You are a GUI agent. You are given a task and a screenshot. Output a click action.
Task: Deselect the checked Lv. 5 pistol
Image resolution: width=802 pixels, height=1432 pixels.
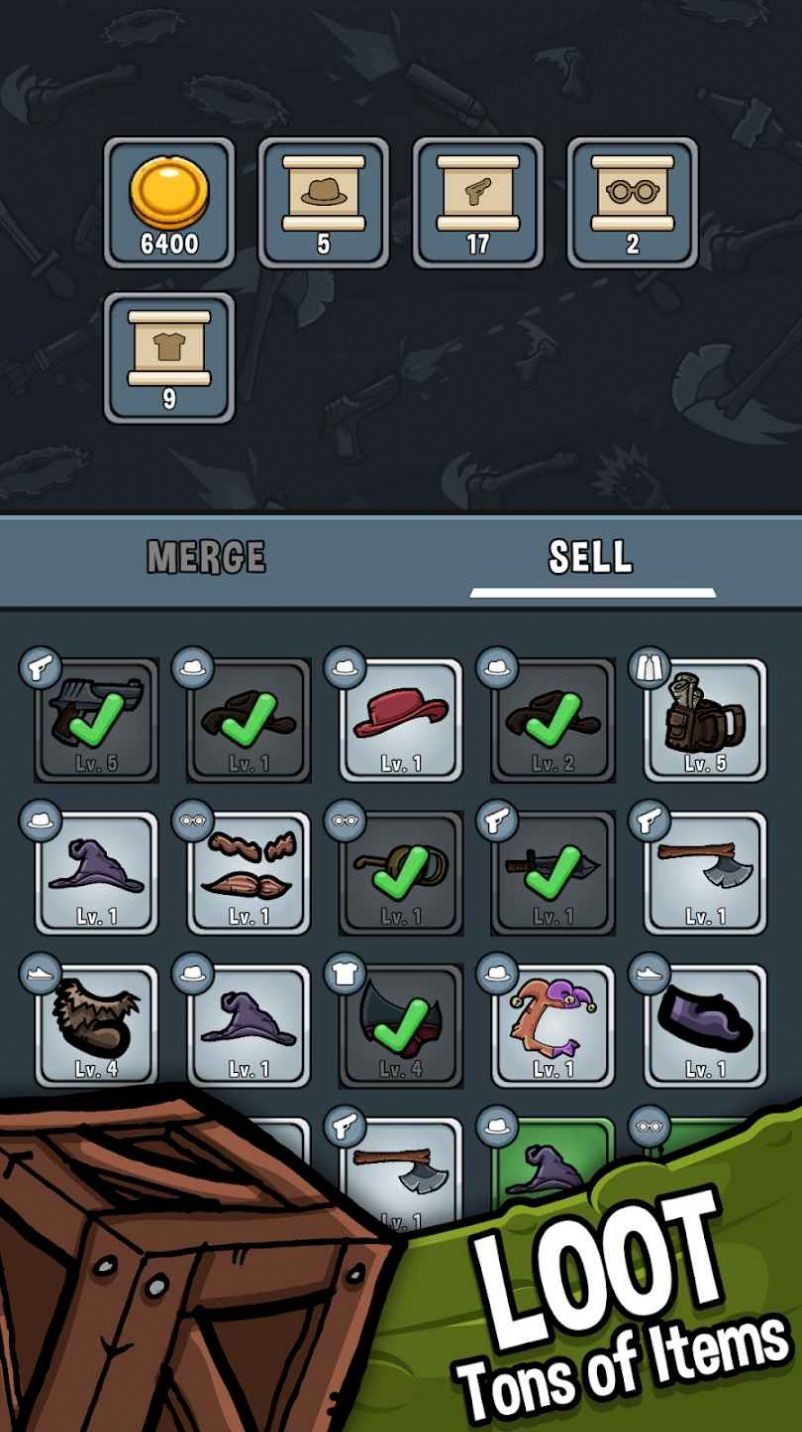(97, 718)
